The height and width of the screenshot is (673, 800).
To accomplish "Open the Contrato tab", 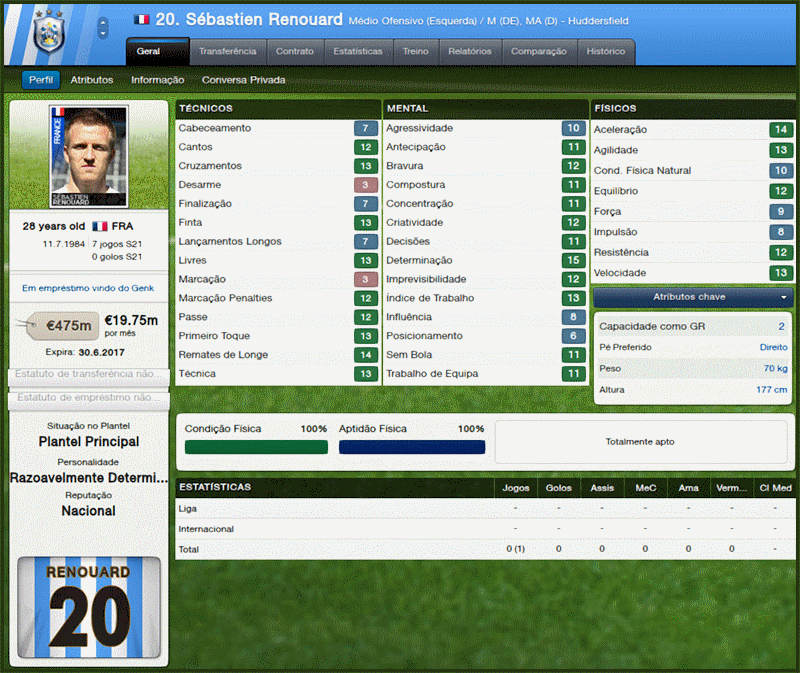I will [x=295, y=51].
